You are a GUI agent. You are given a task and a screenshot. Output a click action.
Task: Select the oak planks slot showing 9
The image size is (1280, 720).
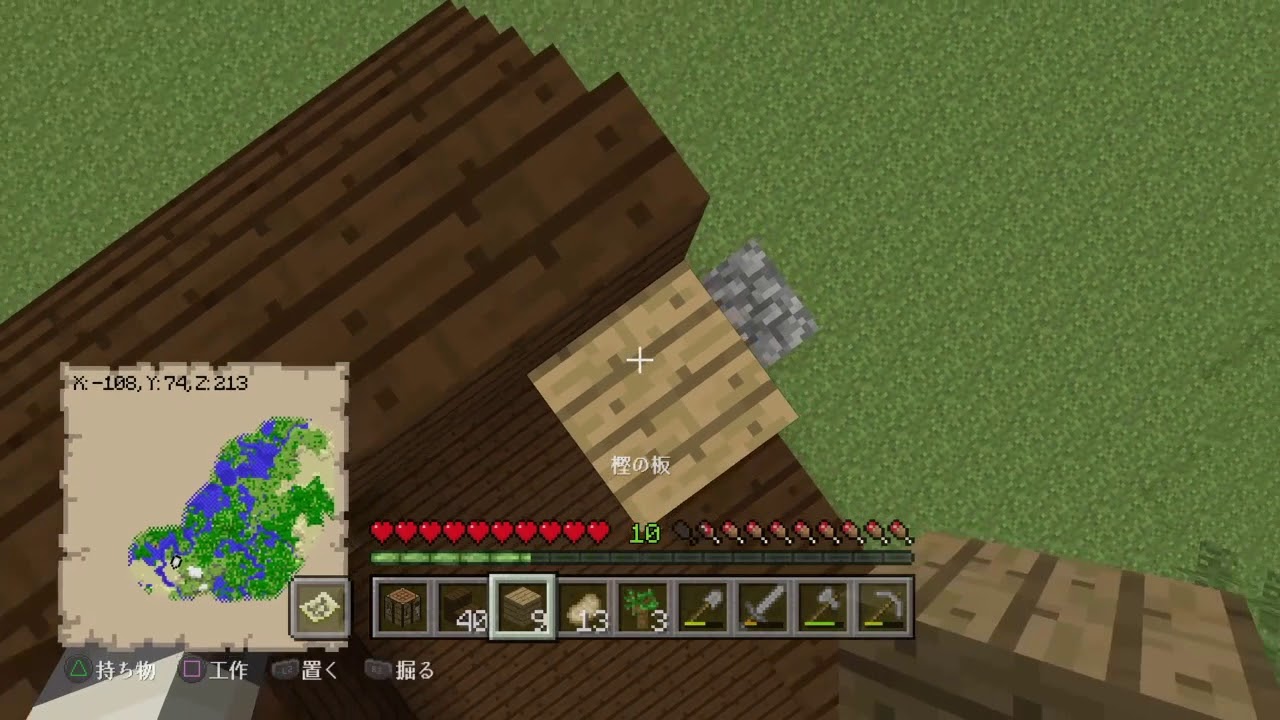[523, 605]
